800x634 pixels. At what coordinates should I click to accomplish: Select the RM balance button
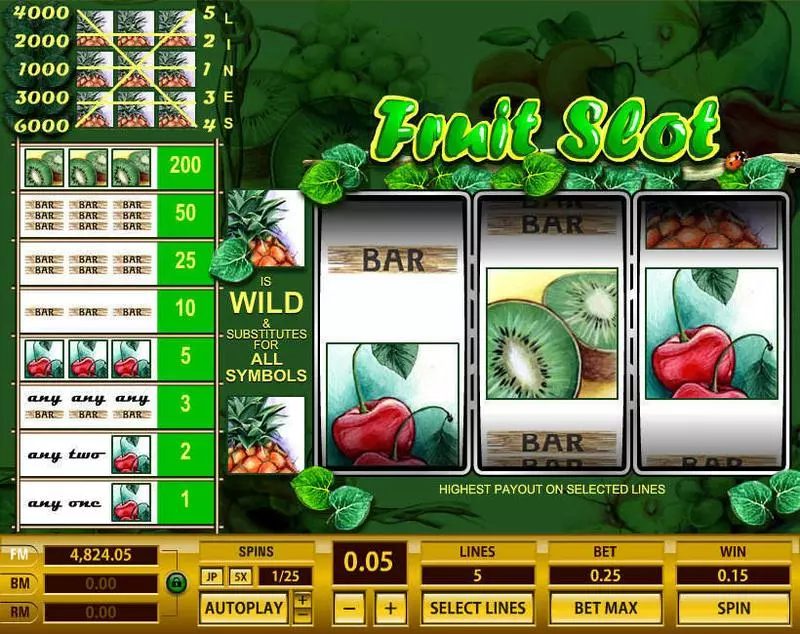point(18,611)
